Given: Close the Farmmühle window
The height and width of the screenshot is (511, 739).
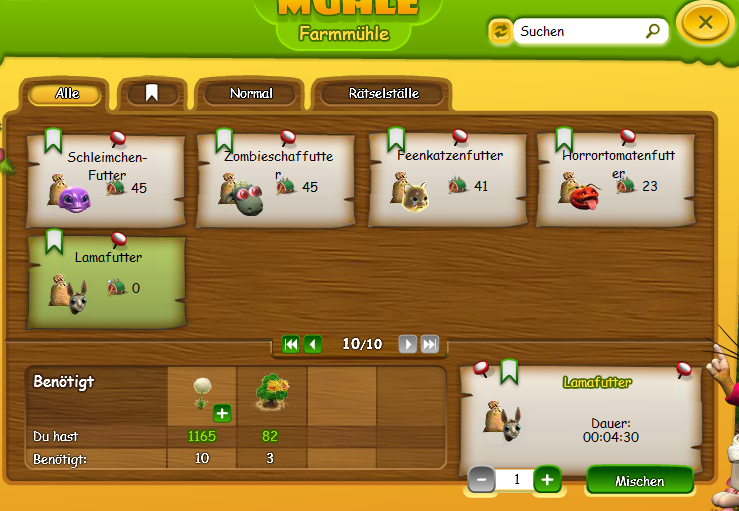Looking at the screenshot, I should [705, 22].
